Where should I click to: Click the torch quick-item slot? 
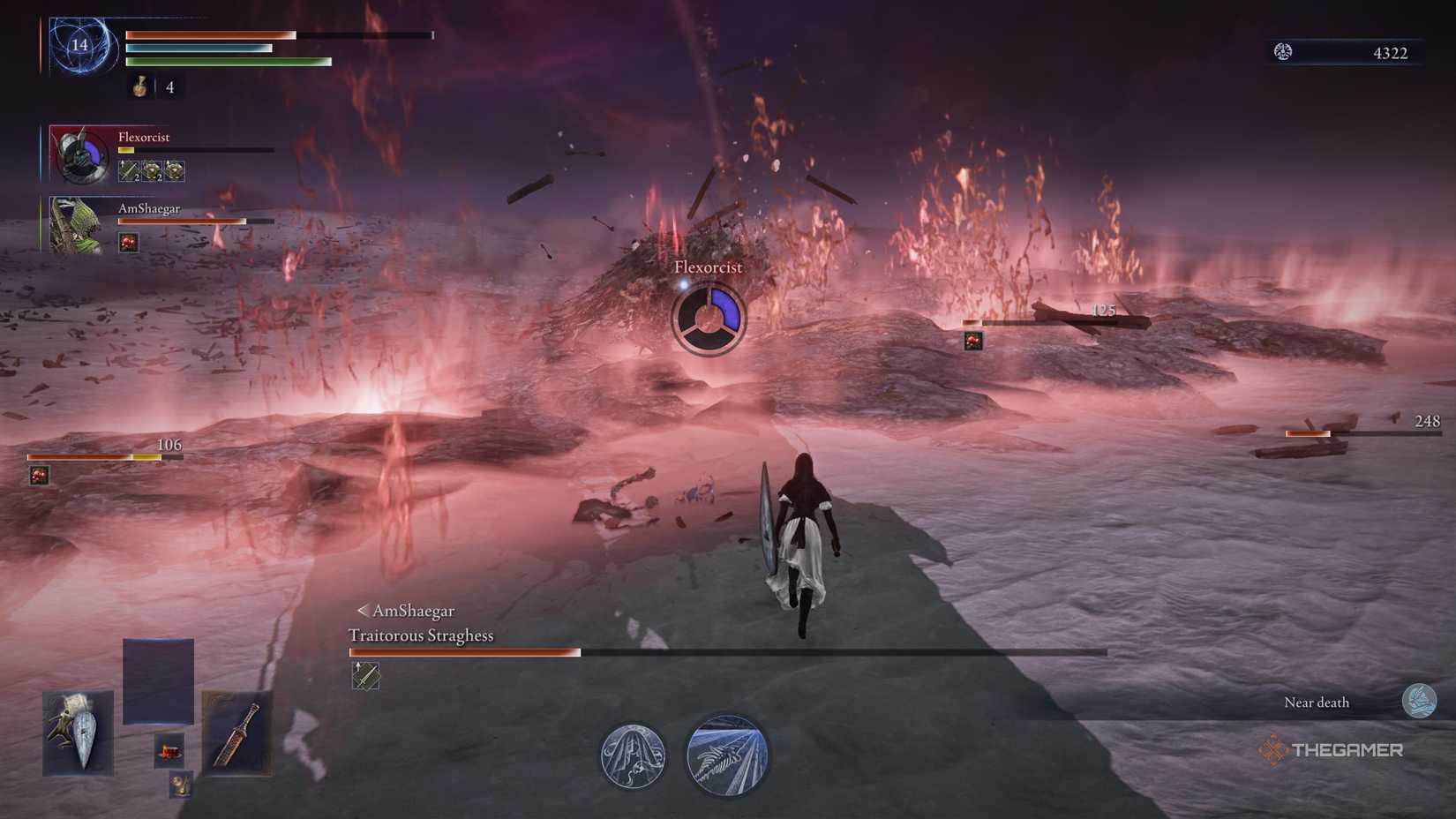[169, 752]
